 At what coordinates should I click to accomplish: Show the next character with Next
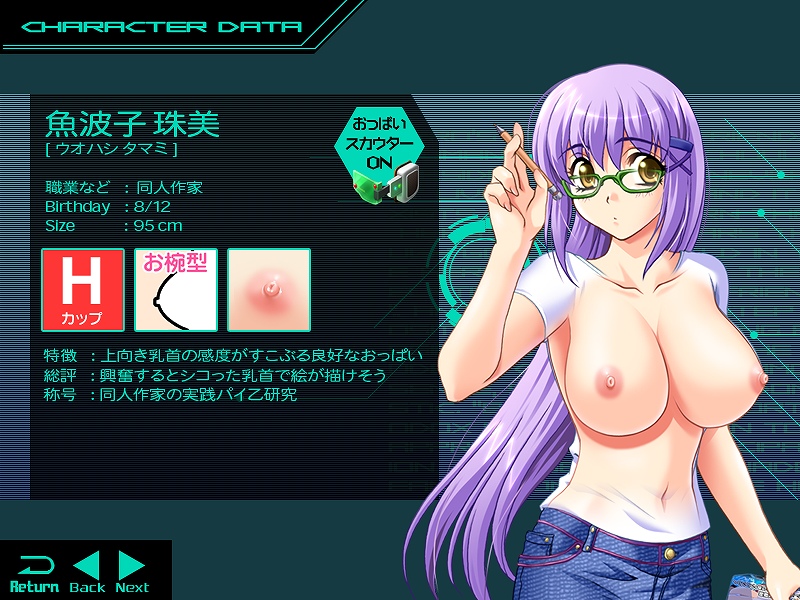pos(132,572)
